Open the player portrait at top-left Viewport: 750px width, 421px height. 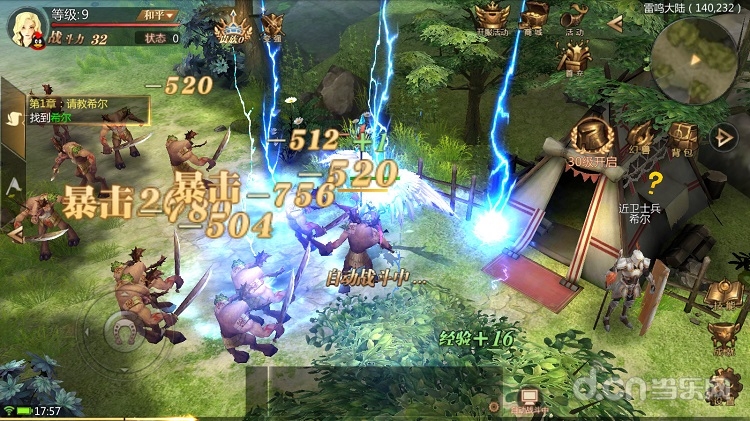(28, 27)
